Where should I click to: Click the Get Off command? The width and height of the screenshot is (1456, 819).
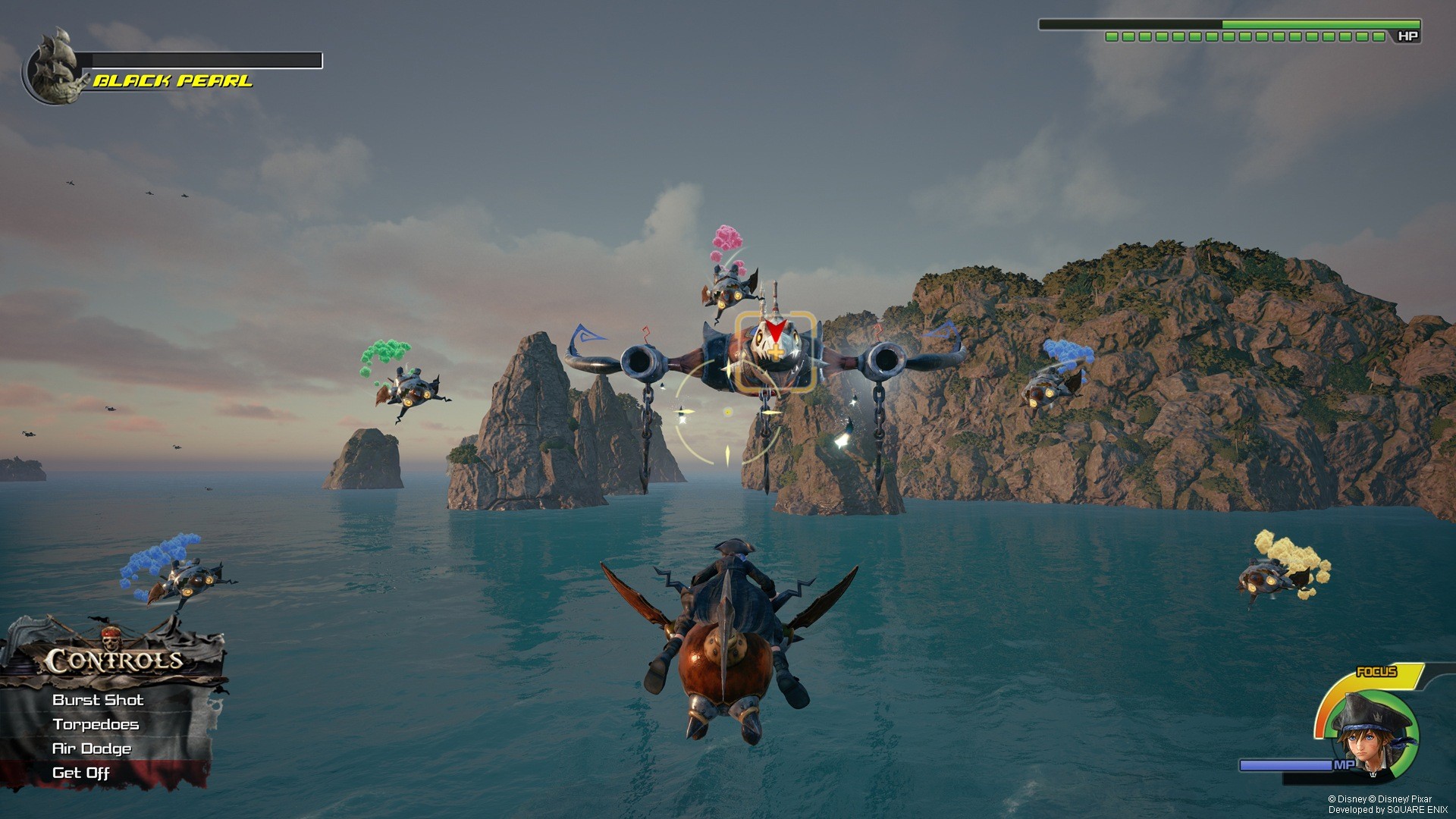point(80,773)
